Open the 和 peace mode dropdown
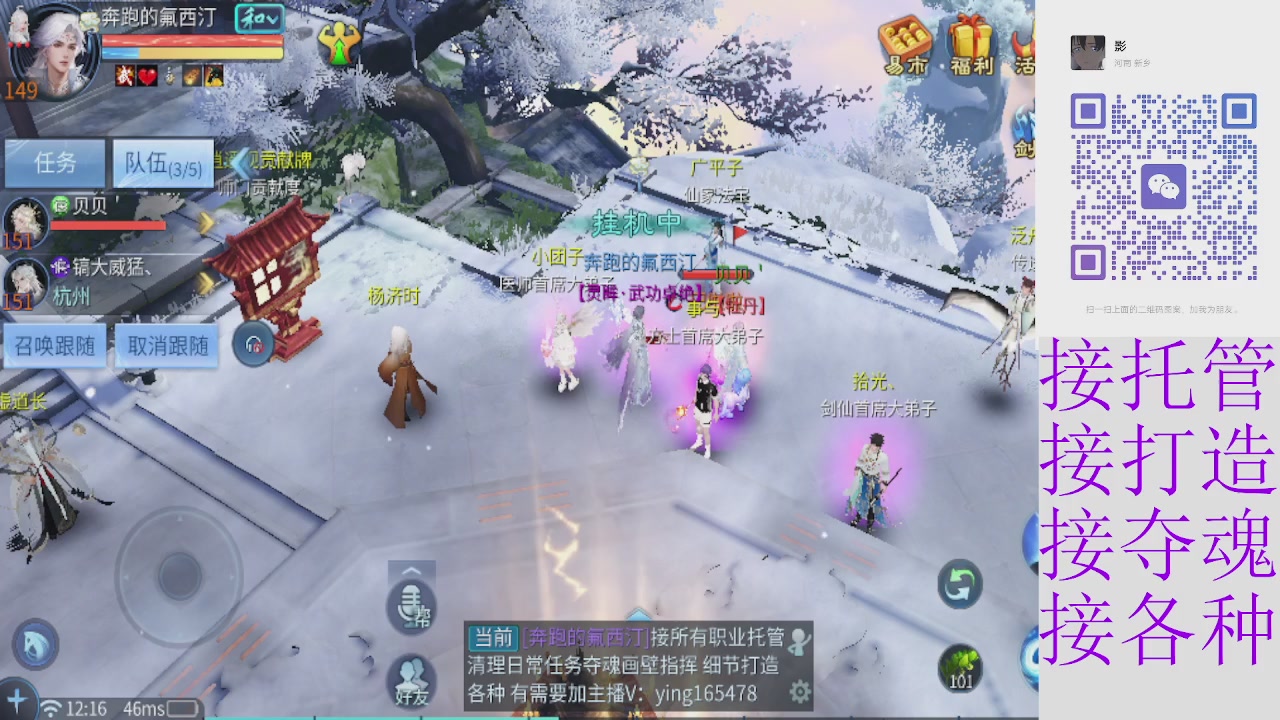Viewport: 1280px width, 720px height. [x=258, y=19]
